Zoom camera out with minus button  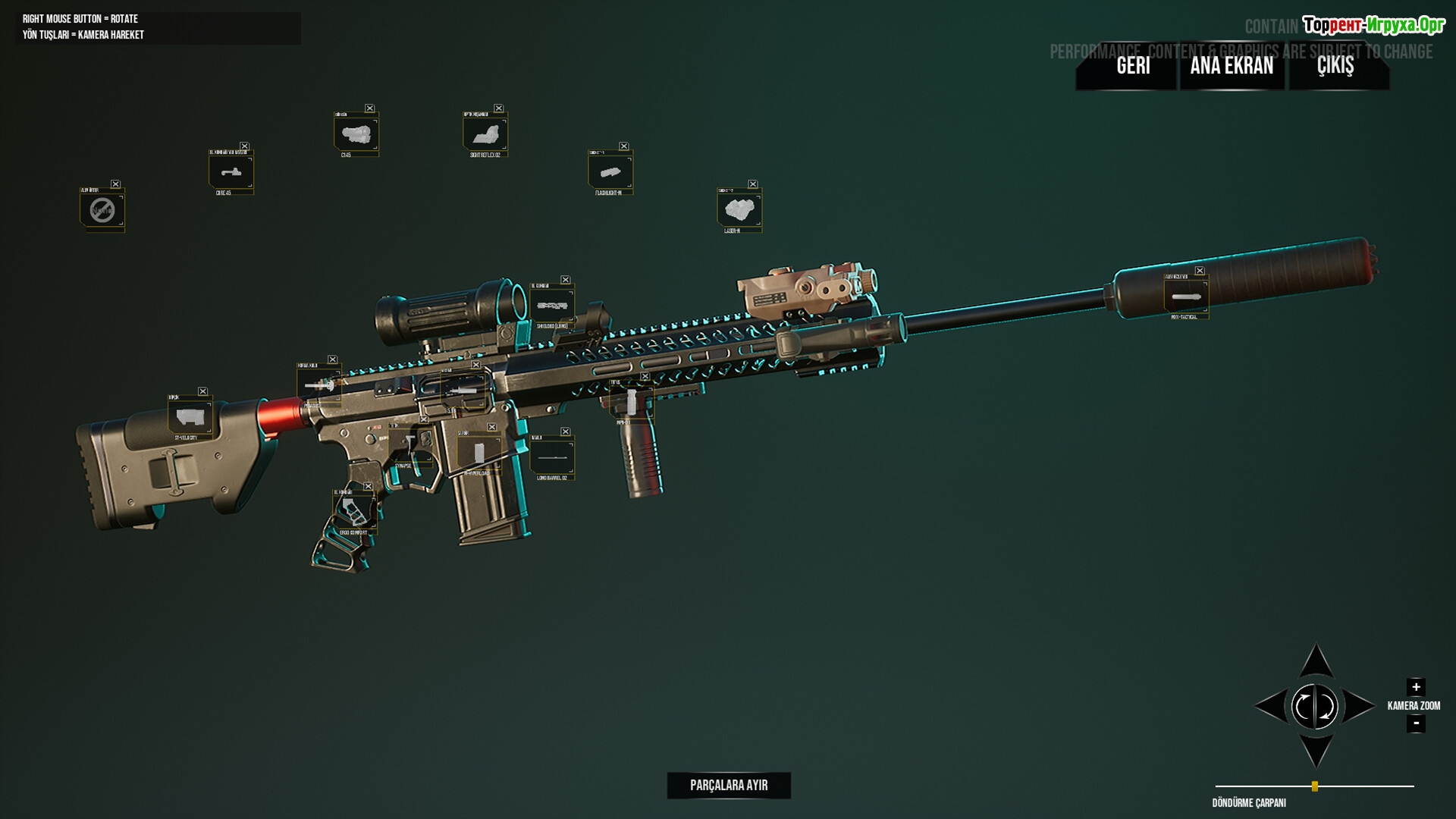[1415, 723]
